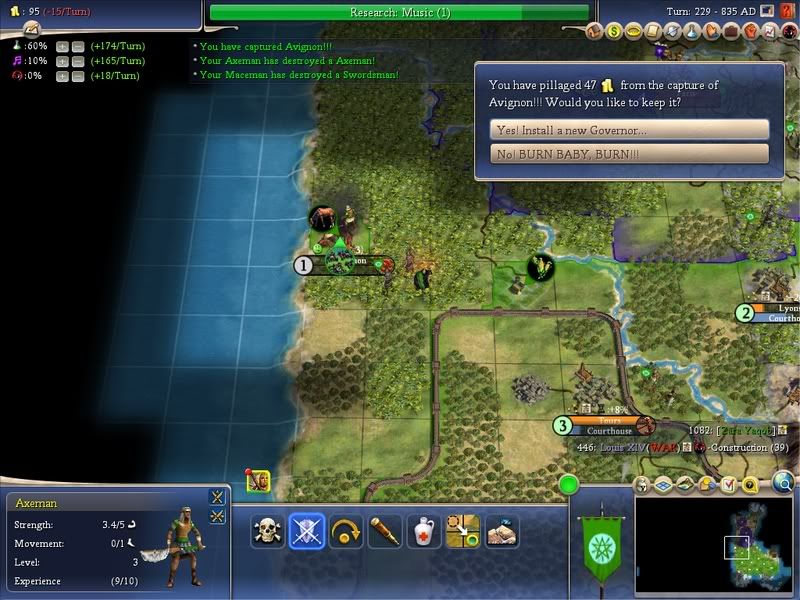The image size is (800, 600).
Task: Click on the minimap
Action: pos(714,542)
